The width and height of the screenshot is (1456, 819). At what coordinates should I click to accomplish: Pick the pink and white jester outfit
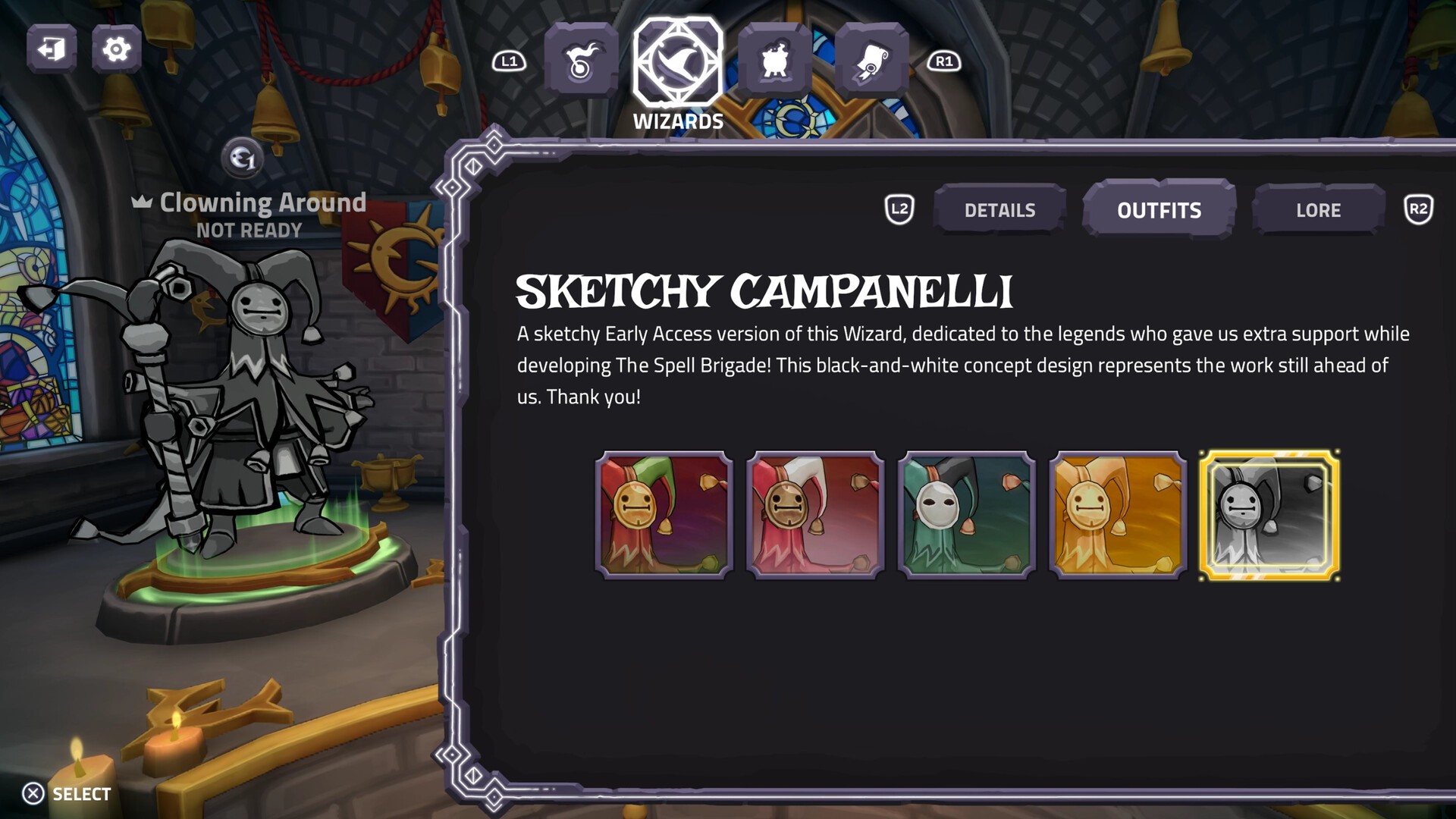coord(815,515)
